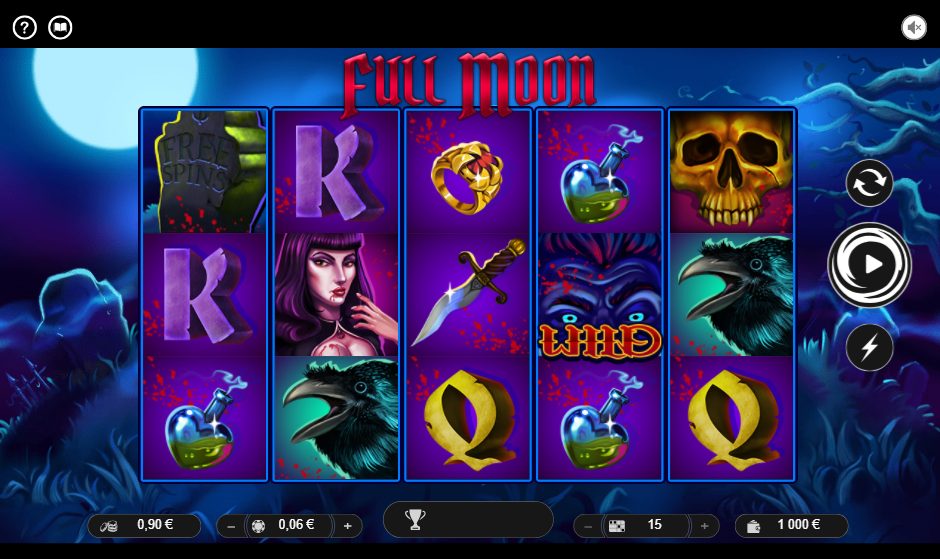Start a spin with the play button
This screenshot has width=940, height=559.
pyautogui.click(x=869, y=264)
